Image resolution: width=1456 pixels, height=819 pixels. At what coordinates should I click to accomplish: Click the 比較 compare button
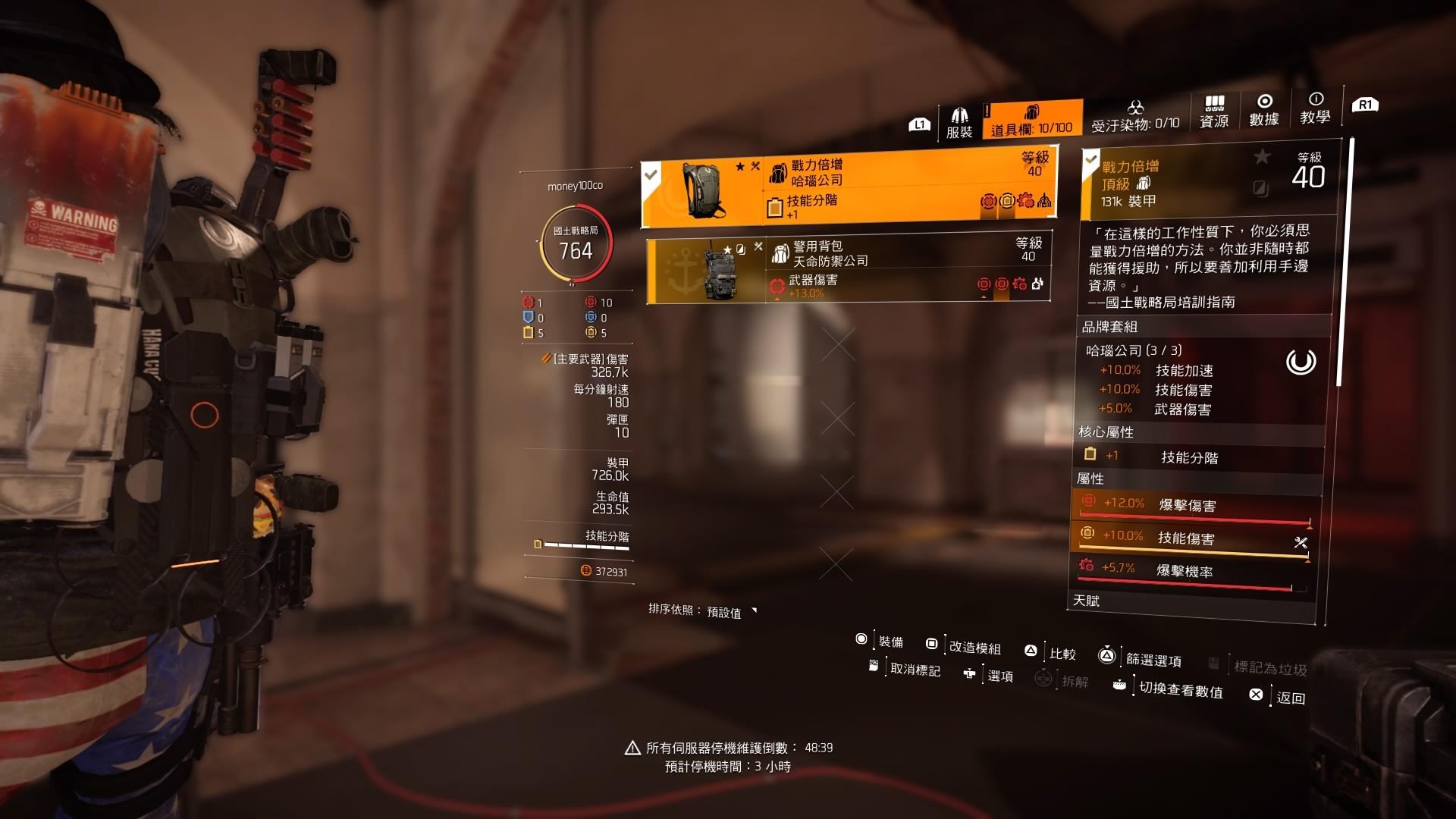(x=1062, y=653)
